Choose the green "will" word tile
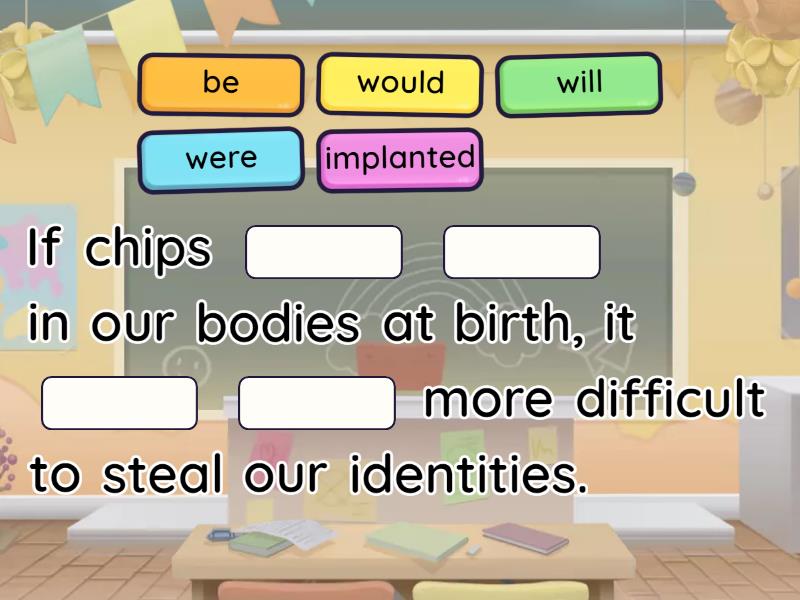The image size is (800, 600). (x=579, y=83)
